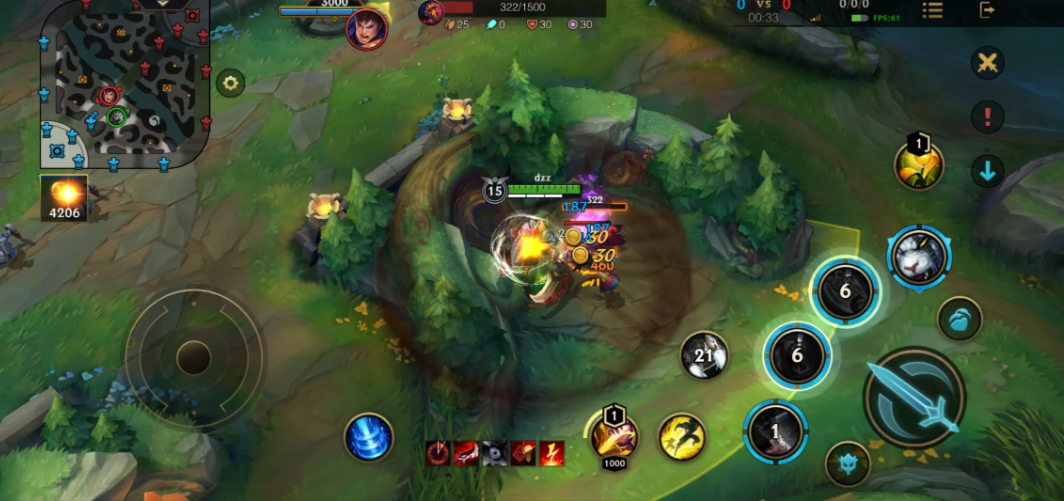The image size is (1064, 501).
Task: Target minions with the blue claw button
Action: pos(959,319)
